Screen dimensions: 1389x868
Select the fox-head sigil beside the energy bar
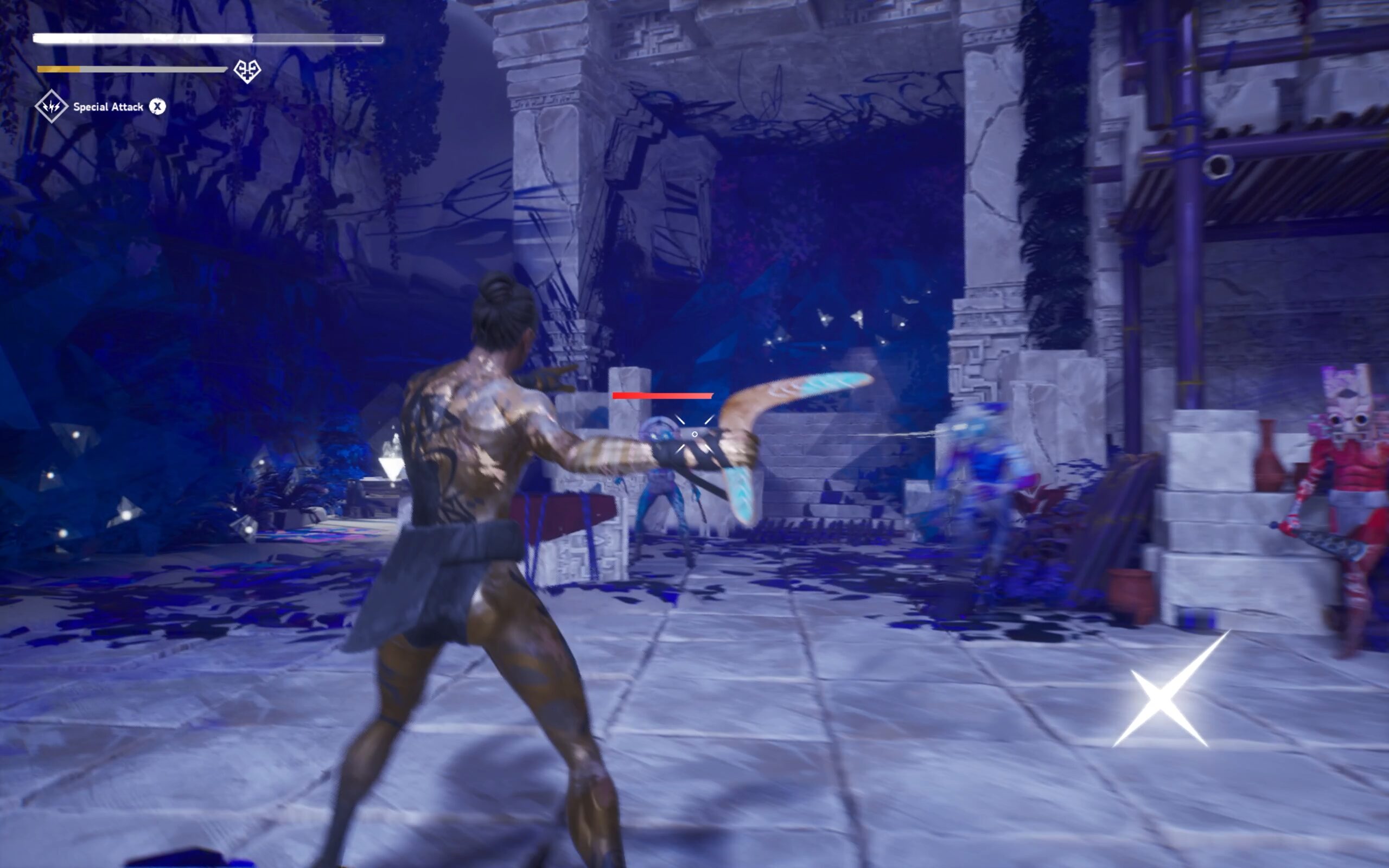pyautogui.click(x=246, y=71)
